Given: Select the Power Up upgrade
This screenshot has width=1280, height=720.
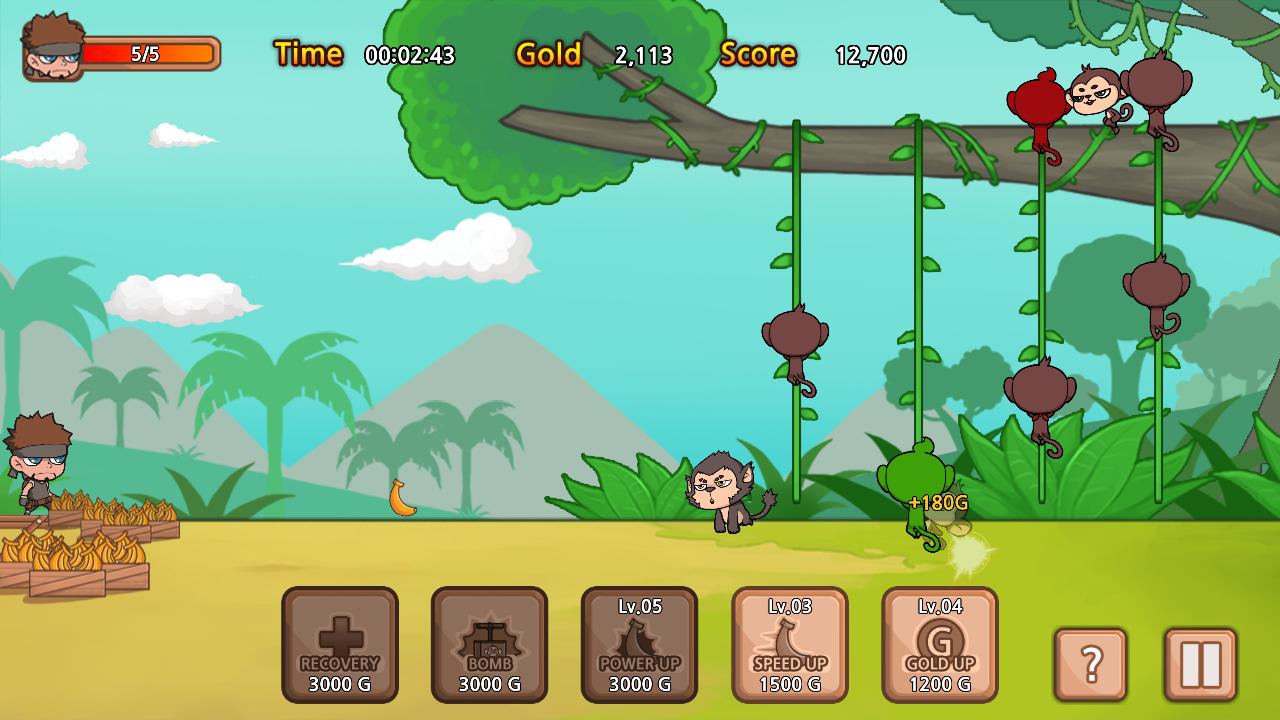Looking at the screenshot, I should (x=640, y=645).
